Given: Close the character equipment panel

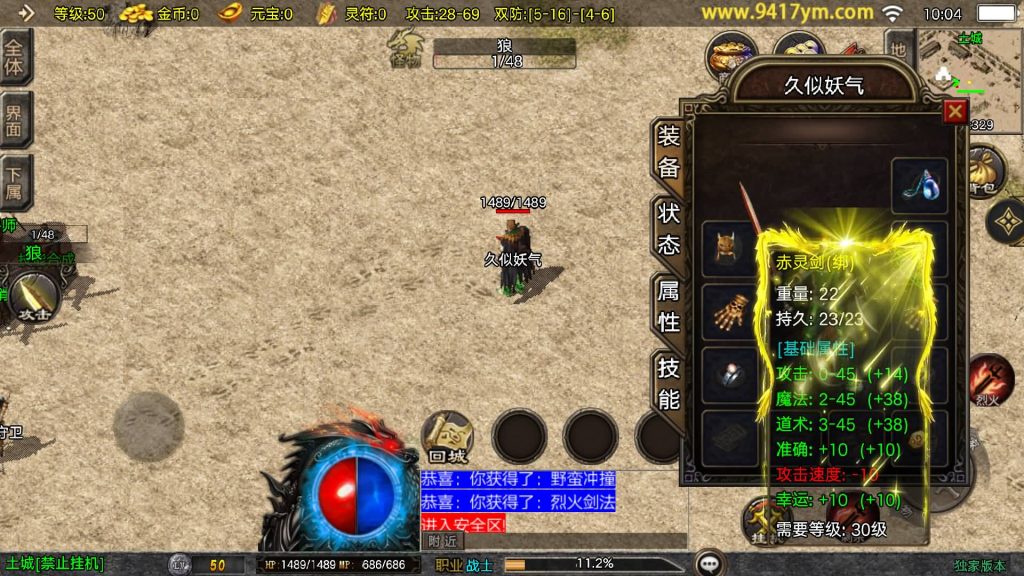Looking at the screenshot, I should (x=955, y=111).
